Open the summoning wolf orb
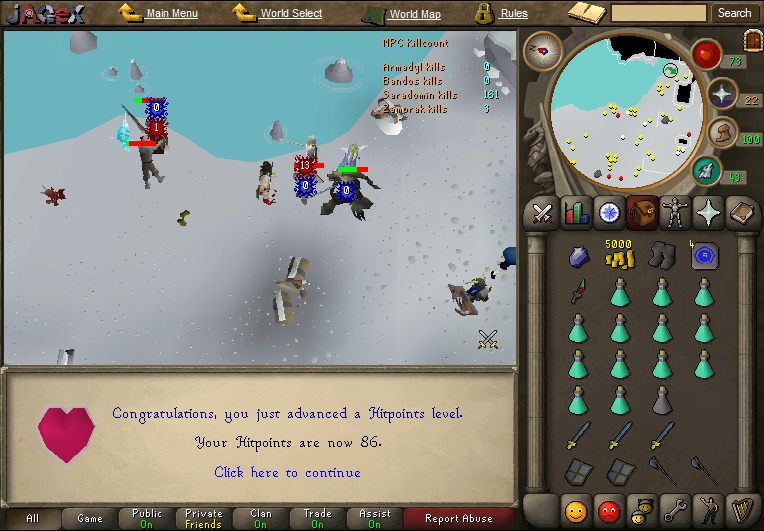The height and width of the screenshot is (531, 764). 707,170
